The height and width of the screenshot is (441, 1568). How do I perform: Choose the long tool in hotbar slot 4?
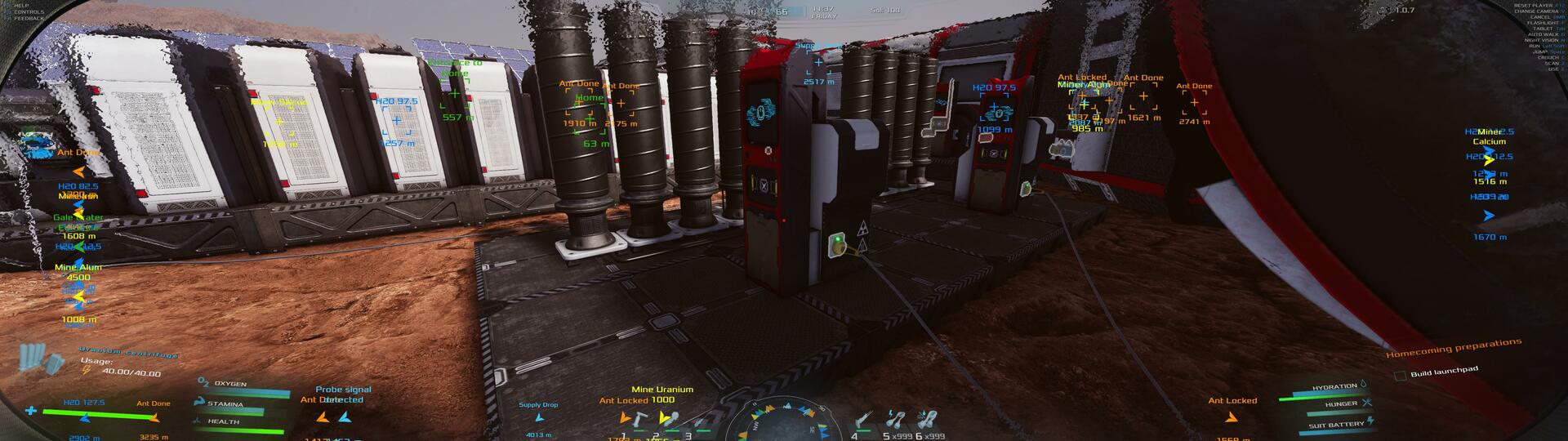pyautogui.click(x=863, y=420)
